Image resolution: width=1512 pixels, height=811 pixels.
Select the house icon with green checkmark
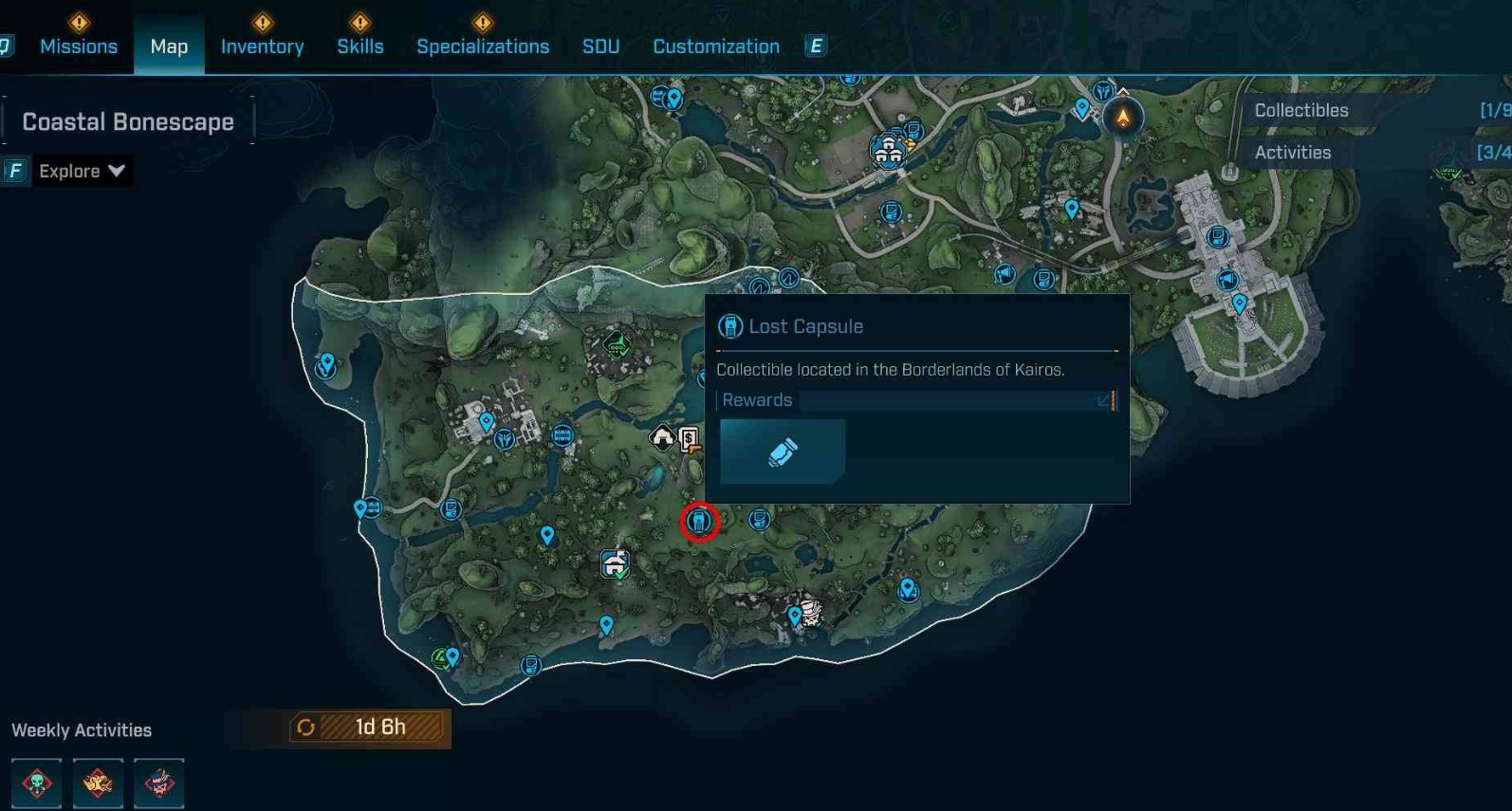(615, 564)
